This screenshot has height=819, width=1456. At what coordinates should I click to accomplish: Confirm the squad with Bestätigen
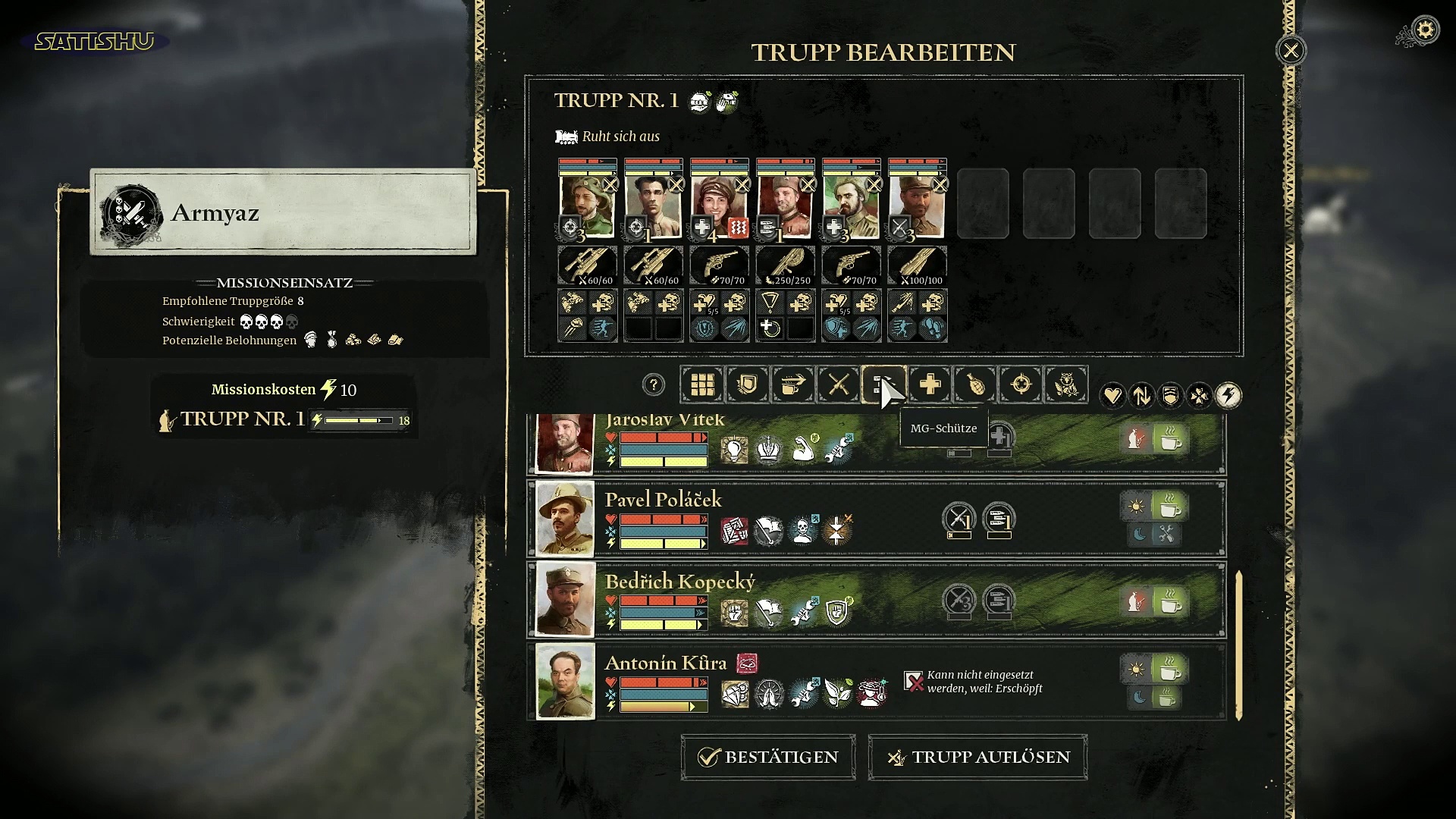click(x=768, y=757)
